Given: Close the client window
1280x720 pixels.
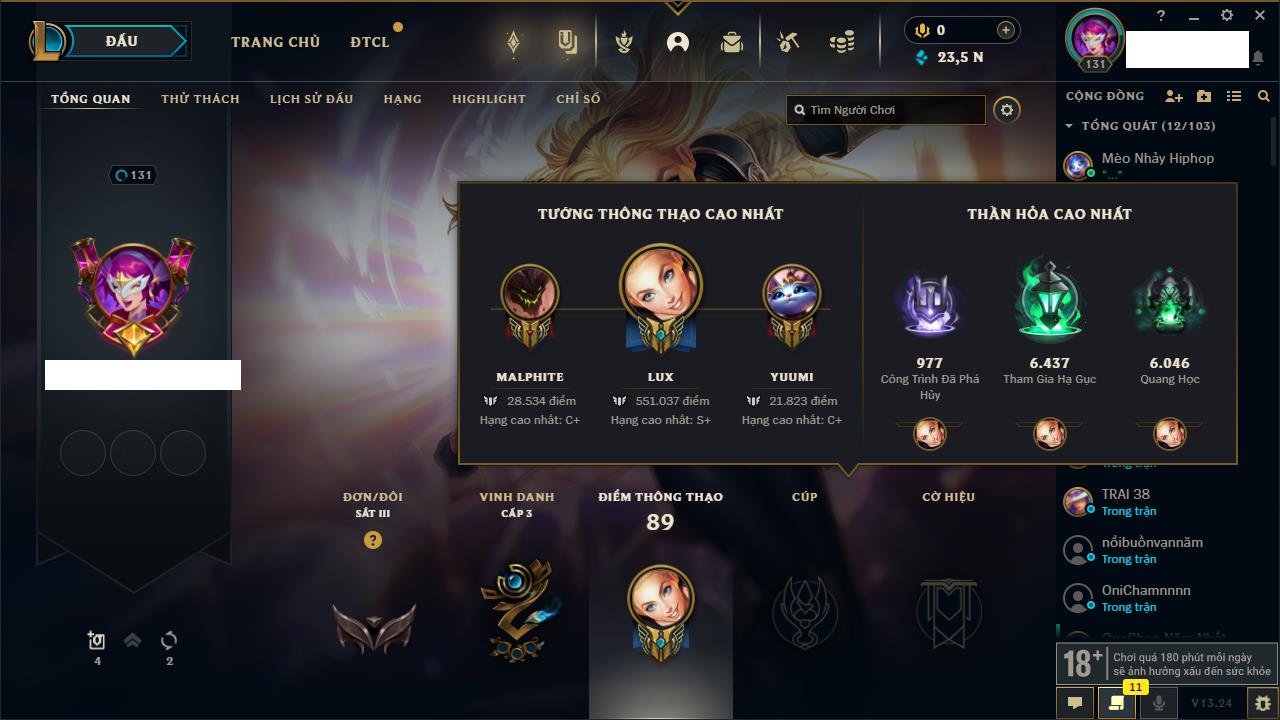Looking at the screenshot, I should pyautogui.click(x=1259, y=16).
